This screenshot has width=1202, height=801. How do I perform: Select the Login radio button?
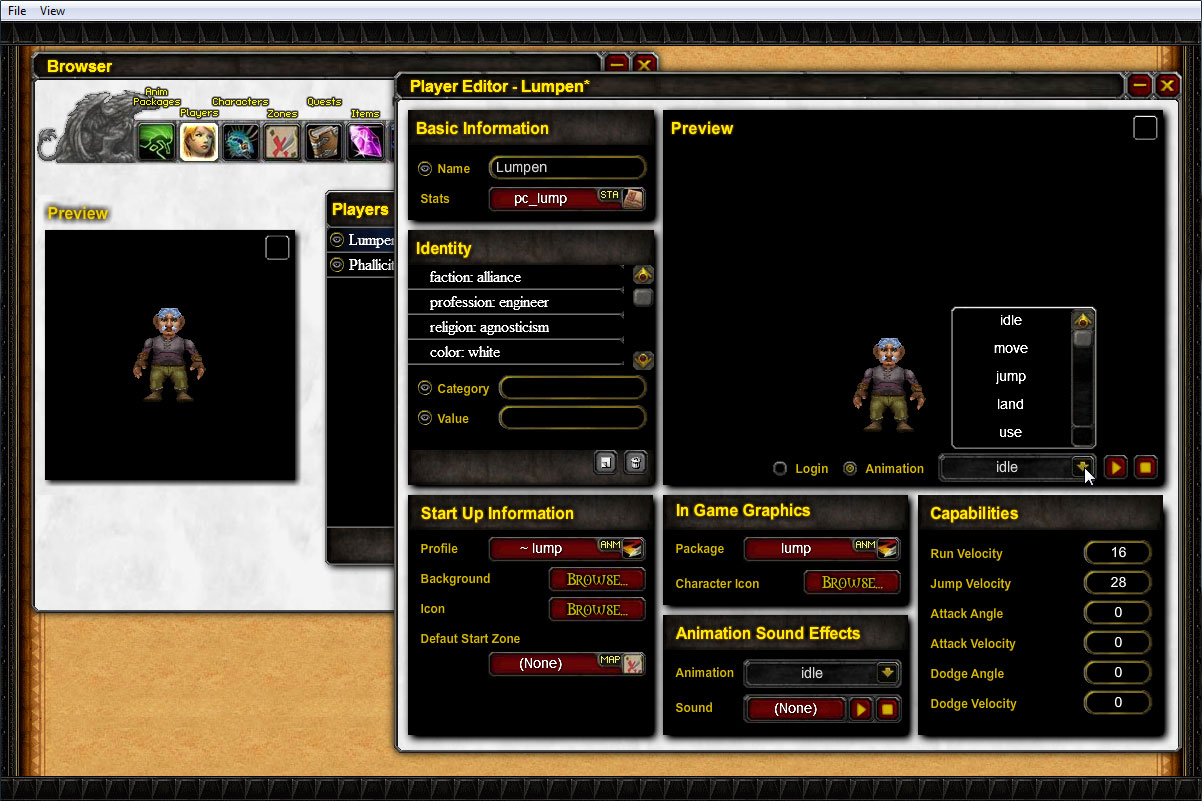point(780,469)
